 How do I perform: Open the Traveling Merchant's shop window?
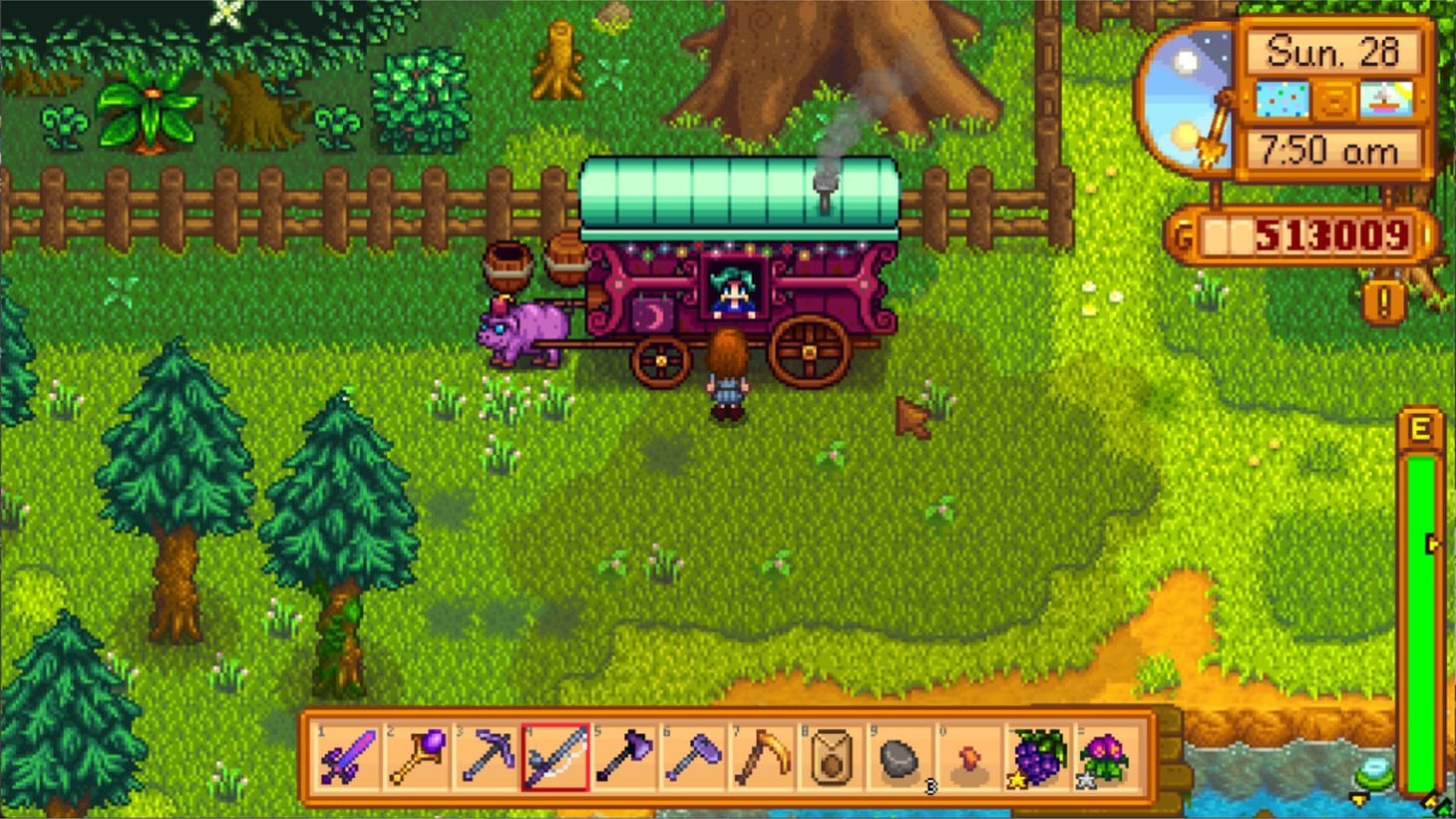(735, 289)
